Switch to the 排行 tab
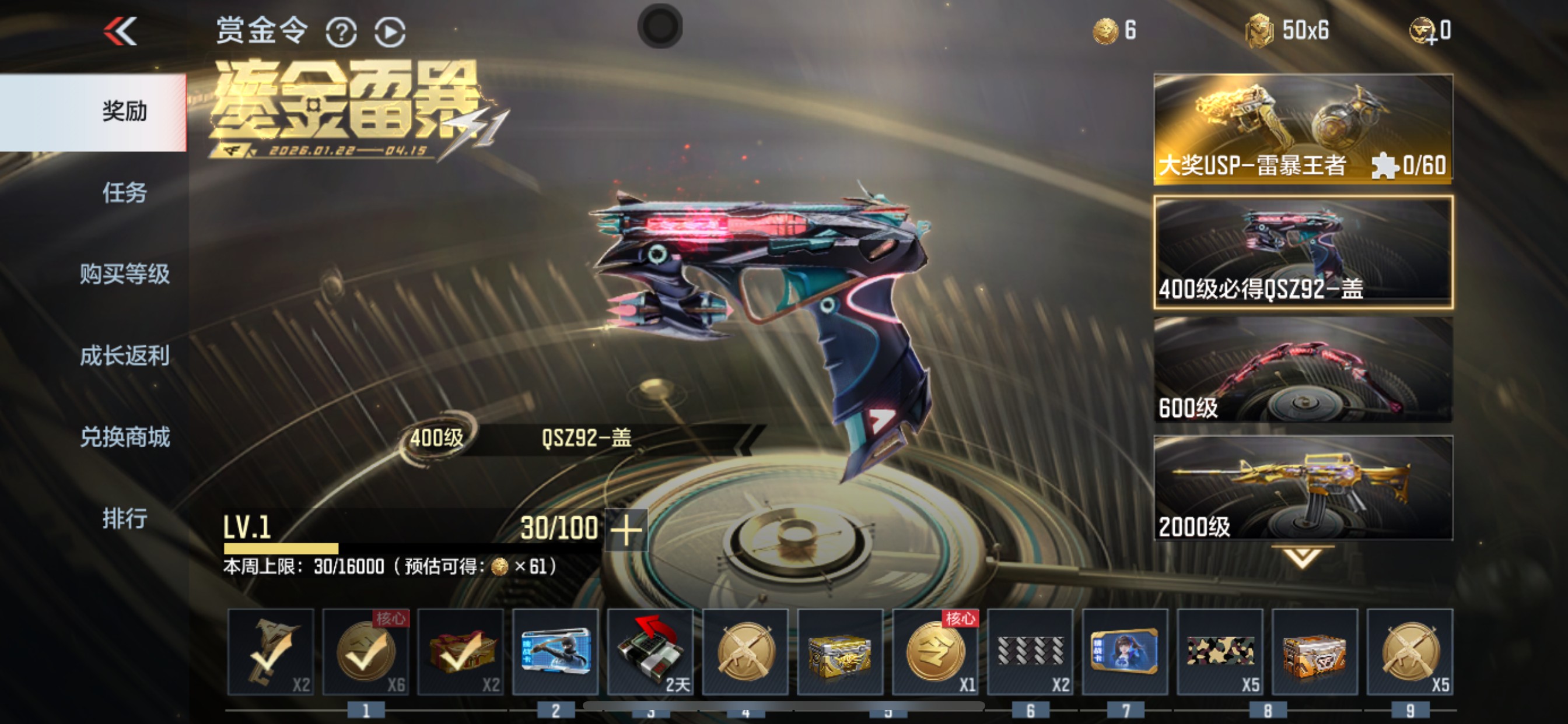1568x724 pixels. tap(124, 518)
